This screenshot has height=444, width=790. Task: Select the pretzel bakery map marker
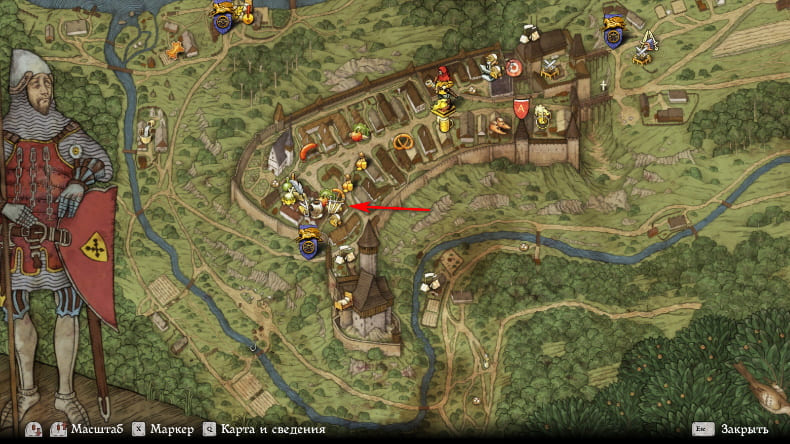click(x=403, y=140)
